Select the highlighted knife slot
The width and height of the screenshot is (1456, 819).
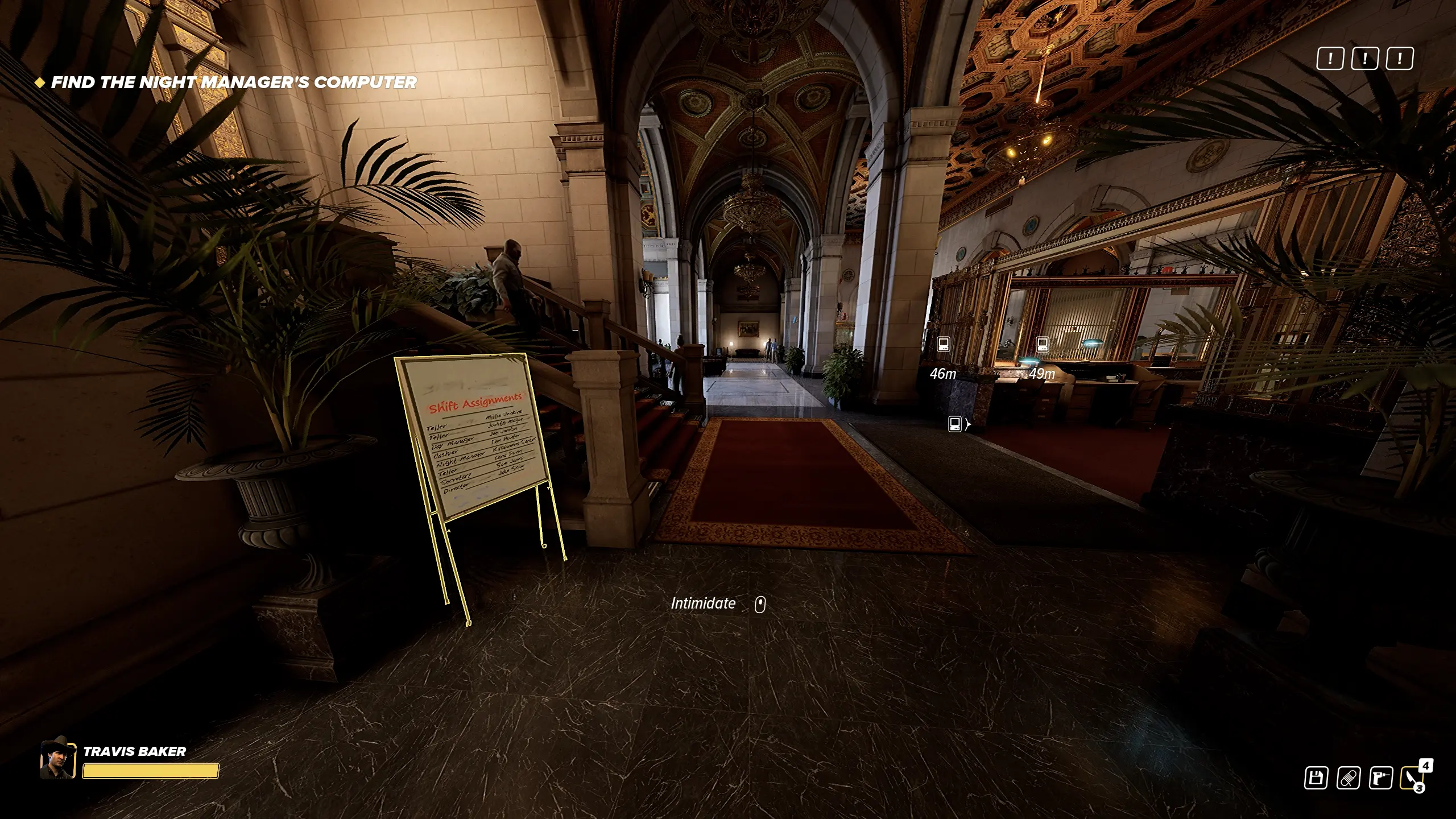pos(1412,777)
